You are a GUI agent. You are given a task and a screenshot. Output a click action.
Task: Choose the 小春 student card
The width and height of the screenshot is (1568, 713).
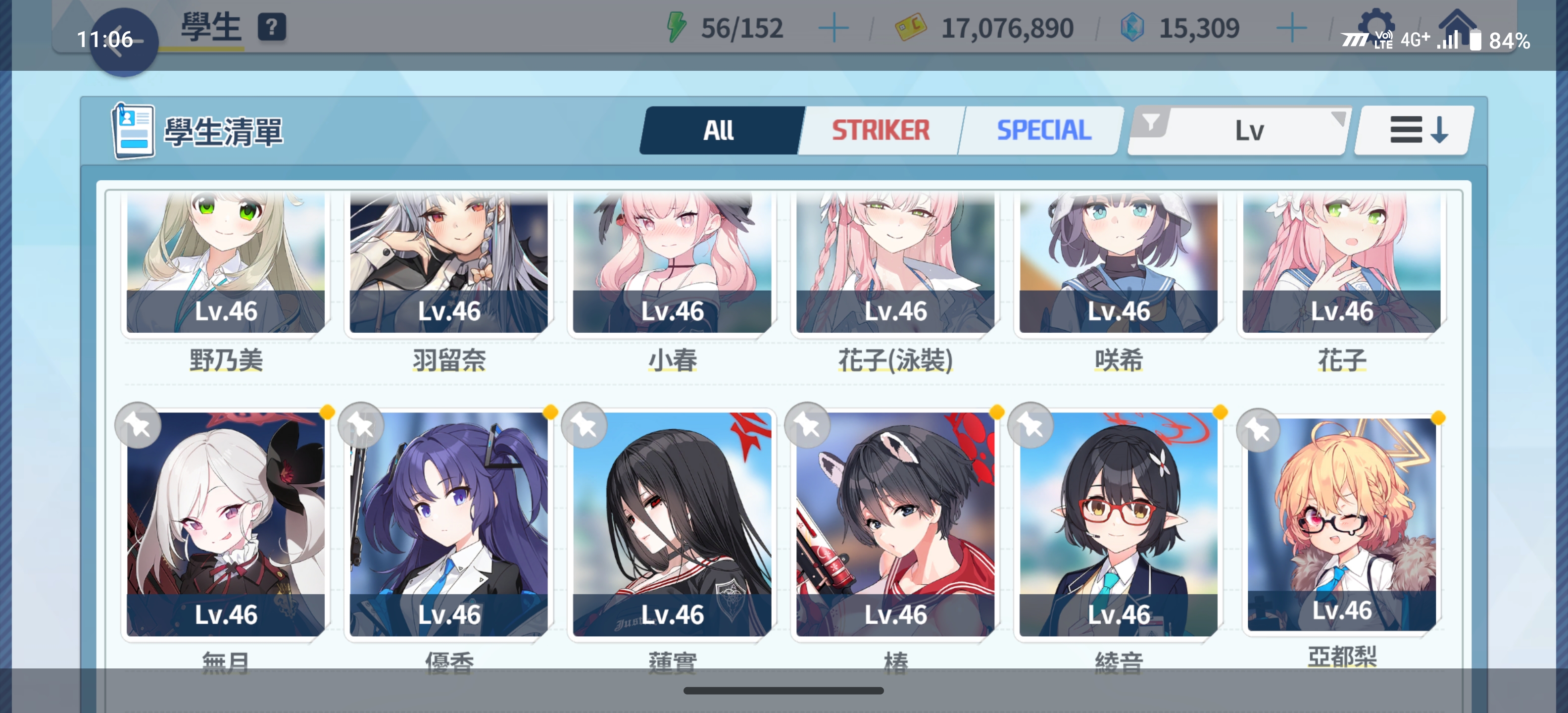point(672,262)
